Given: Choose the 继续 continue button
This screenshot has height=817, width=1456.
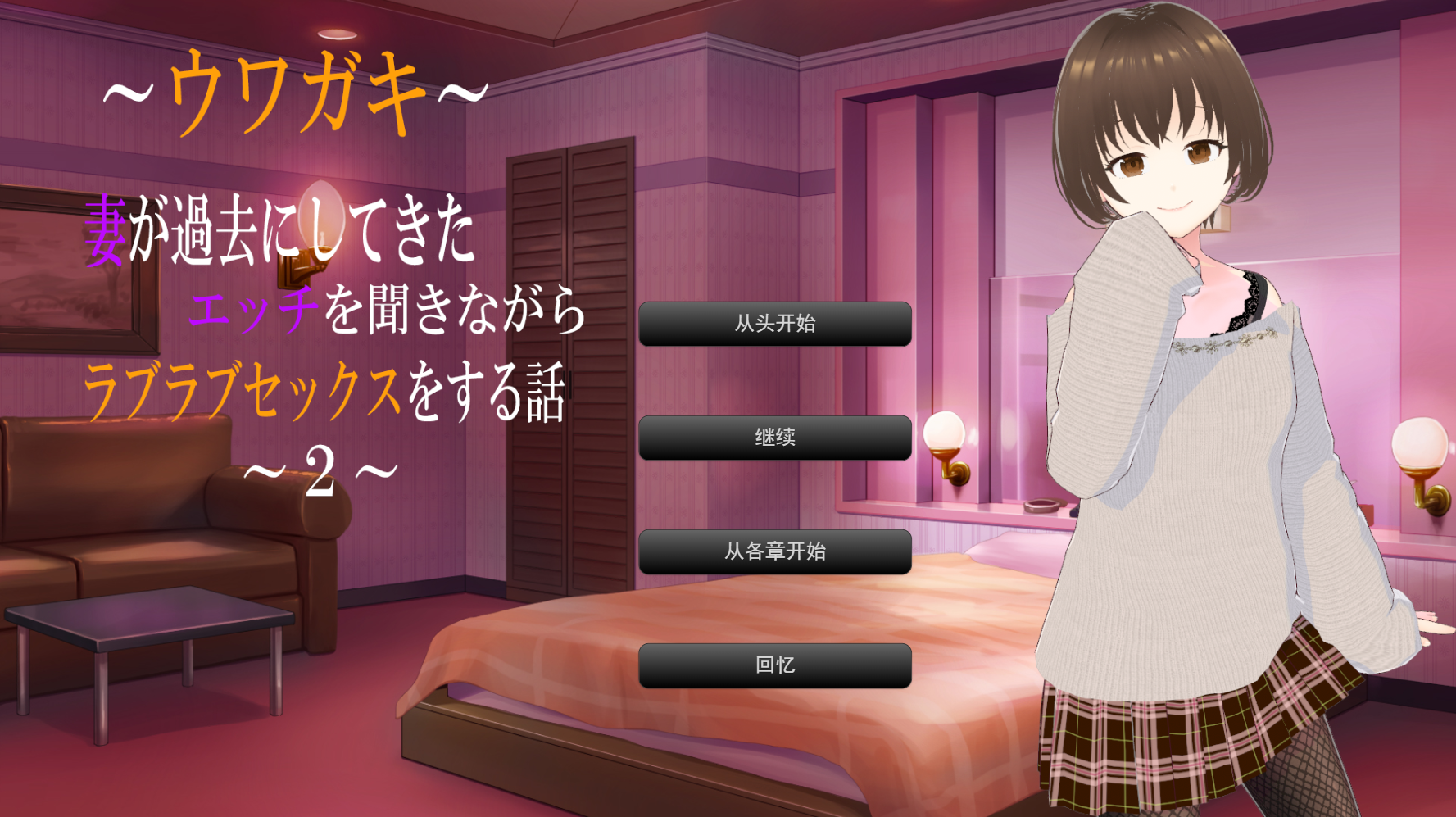Looking at the screenshot, I should pos(774,438).
